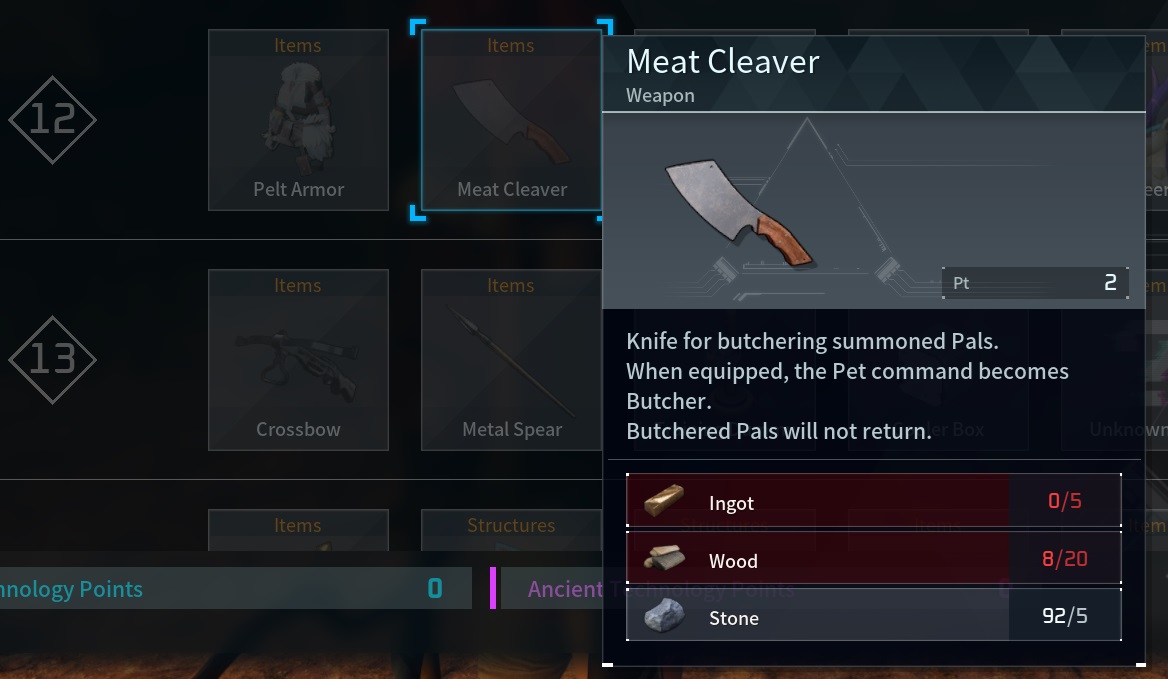Unlock the Crossbow technology tile
1168x679 pixels.
298,360
